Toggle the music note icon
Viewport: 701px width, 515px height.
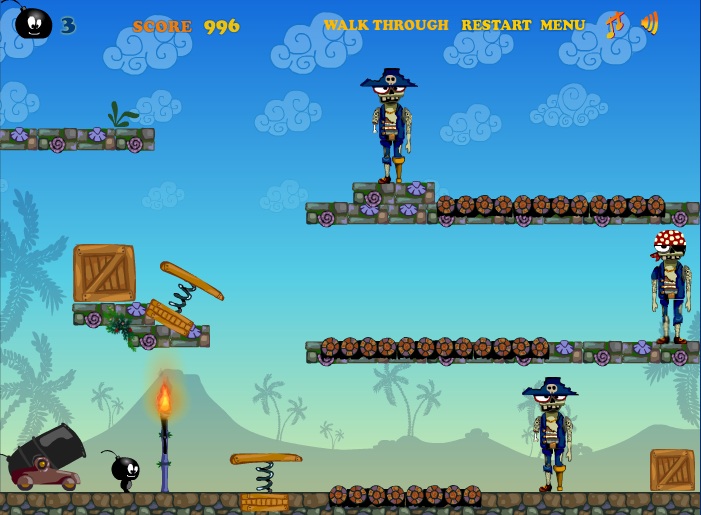[614, 24]
